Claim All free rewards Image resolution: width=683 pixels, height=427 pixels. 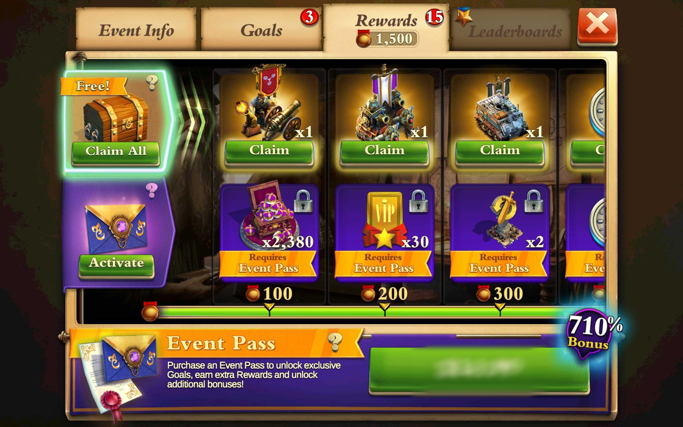tap(116, 152)
